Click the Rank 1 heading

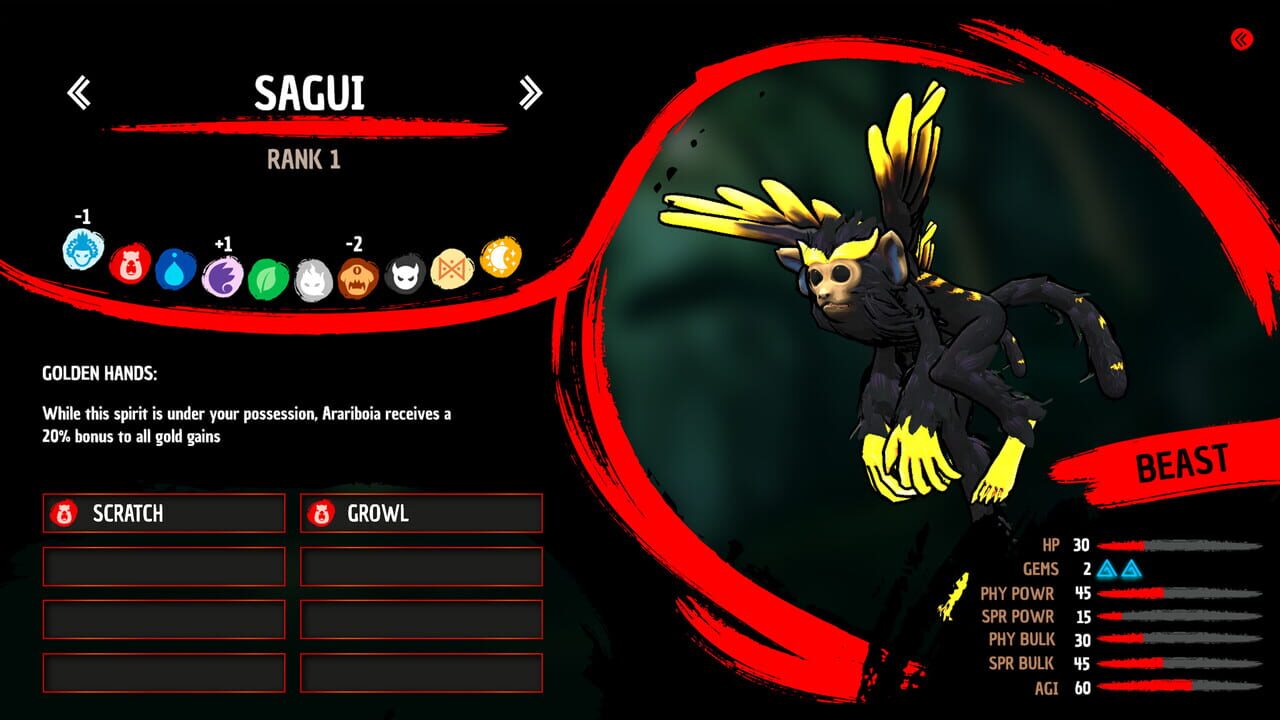tap(303, 158)
